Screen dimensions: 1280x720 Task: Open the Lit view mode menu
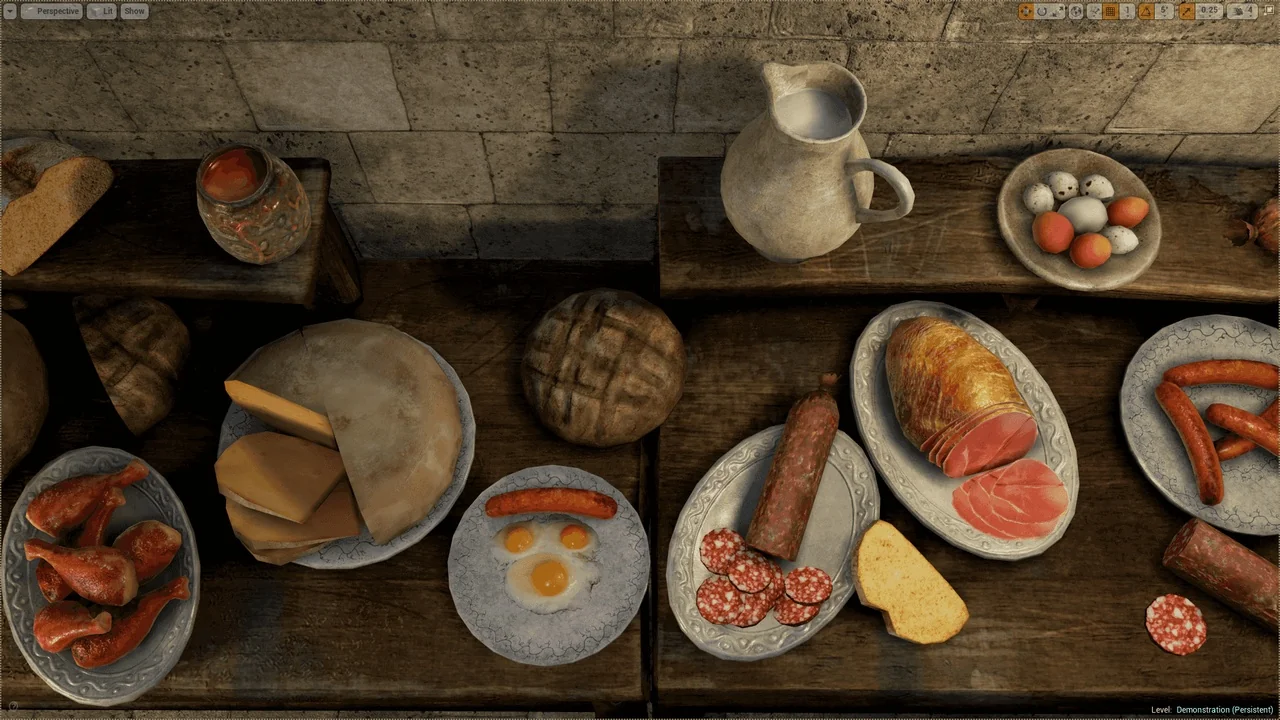click(103, 11)
